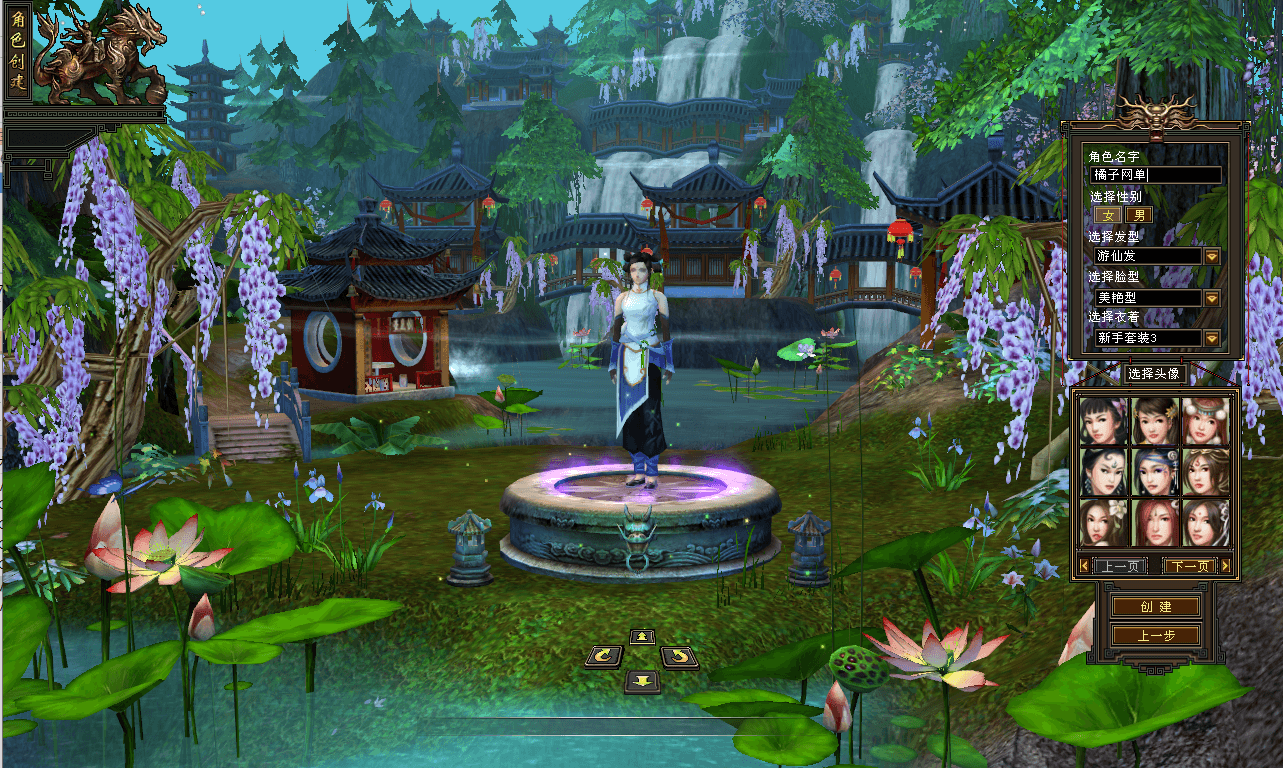Choose the red-haired woman portrait
This screenshot has width=1283, height=768.
click(1155, 523)
